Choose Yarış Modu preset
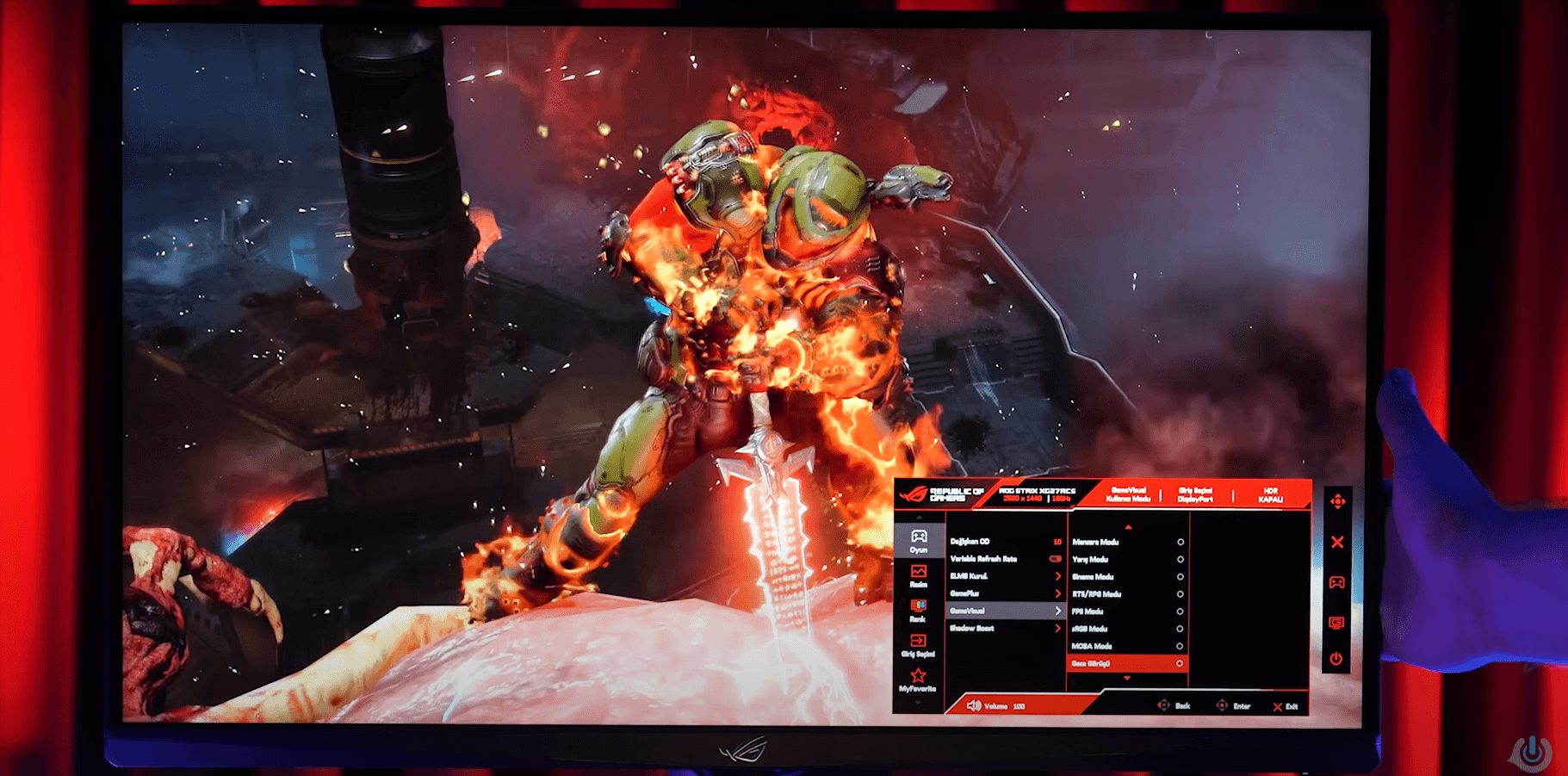The image size is (1568, 776). click(1127, 560)
